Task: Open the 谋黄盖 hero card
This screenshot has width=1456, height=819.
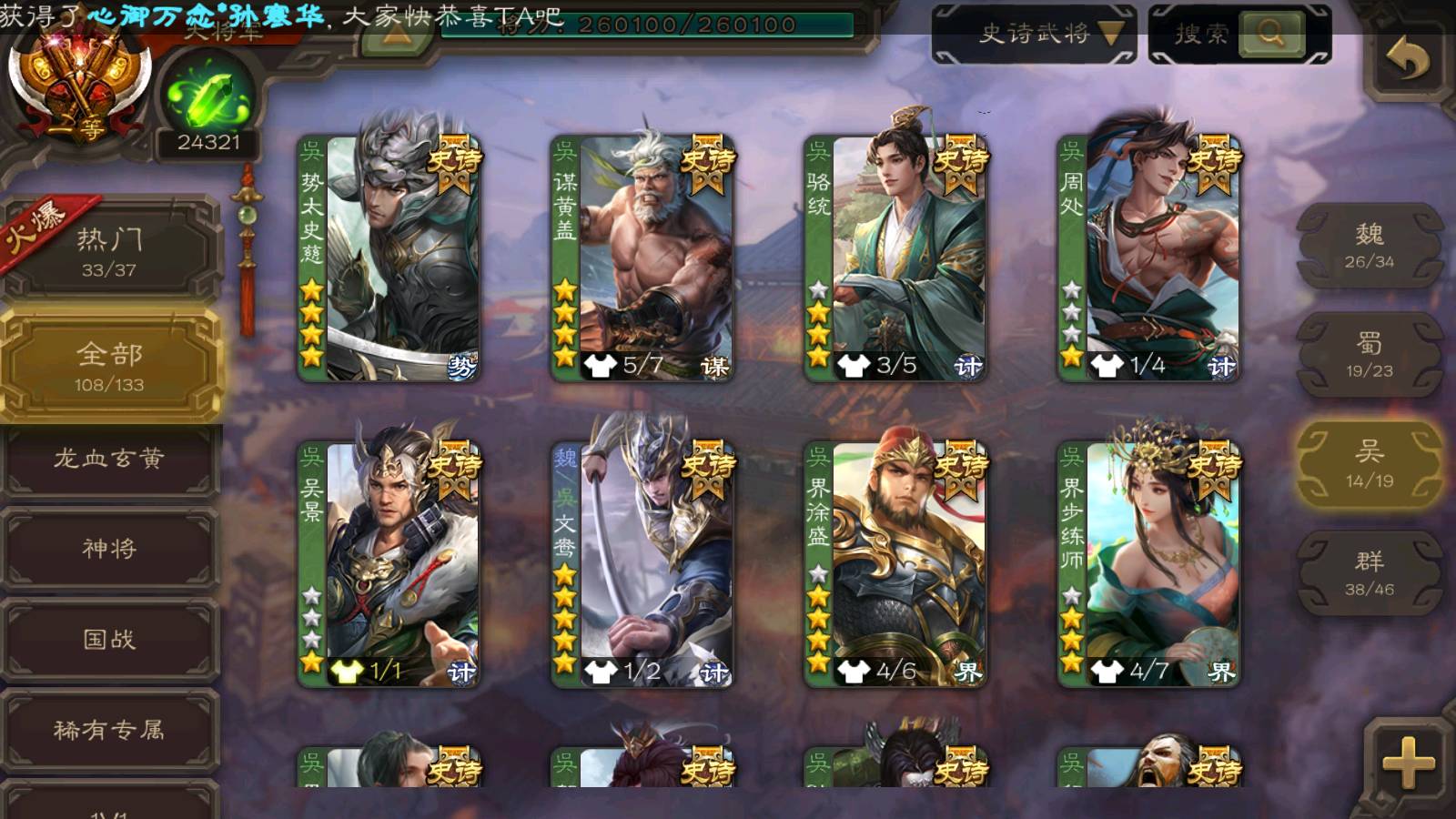Action: [x=642, y=258]
